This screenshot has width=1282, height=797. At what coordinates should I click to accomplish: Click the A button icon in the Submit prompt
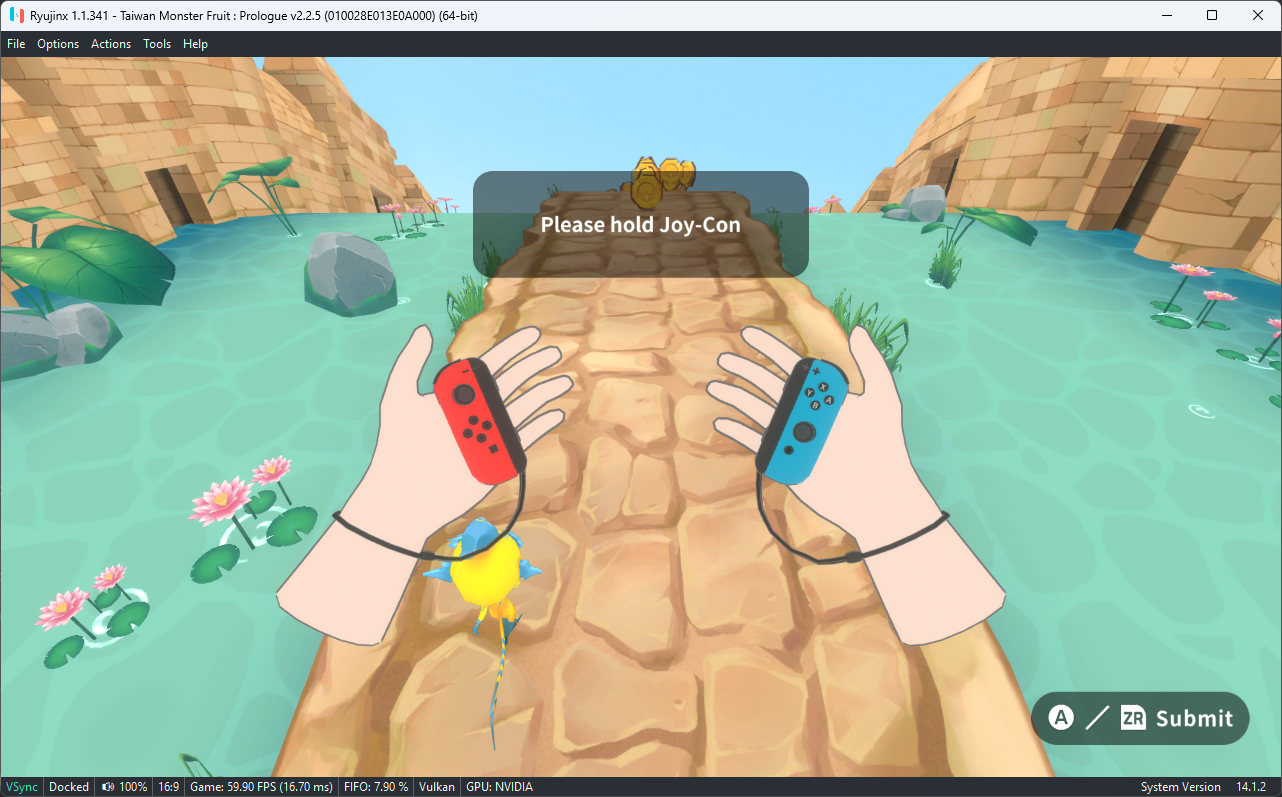[1061, 717]
